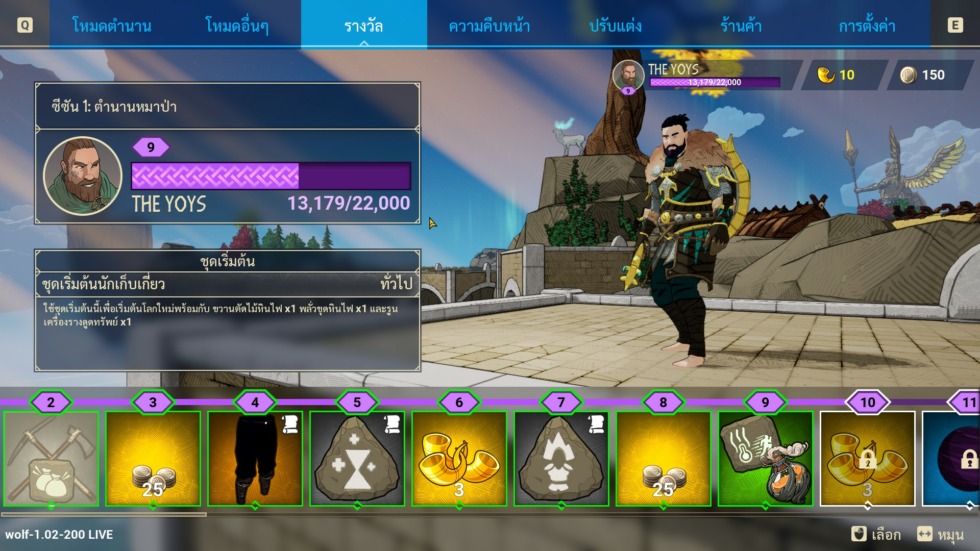Select the level 6 golden horns reward
This screenshot has width=980, height=551.
pos(459,458)
